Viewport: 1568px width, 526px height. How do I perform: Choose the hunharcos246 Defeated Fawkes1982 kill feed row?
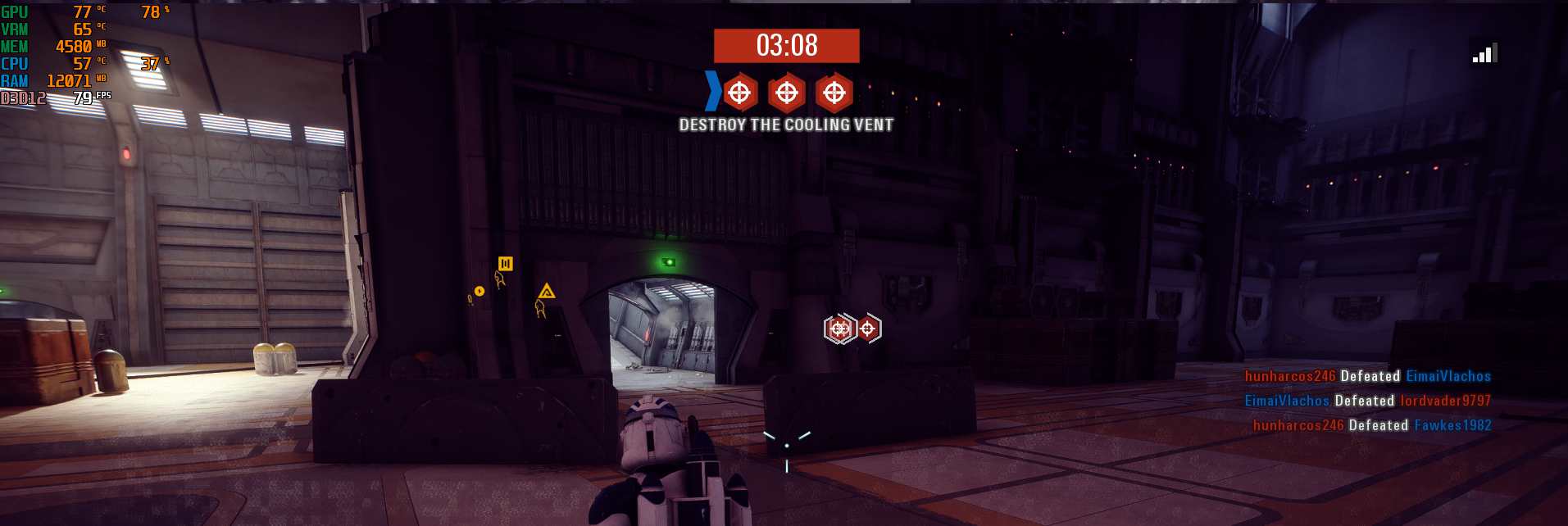(1371, 425)
